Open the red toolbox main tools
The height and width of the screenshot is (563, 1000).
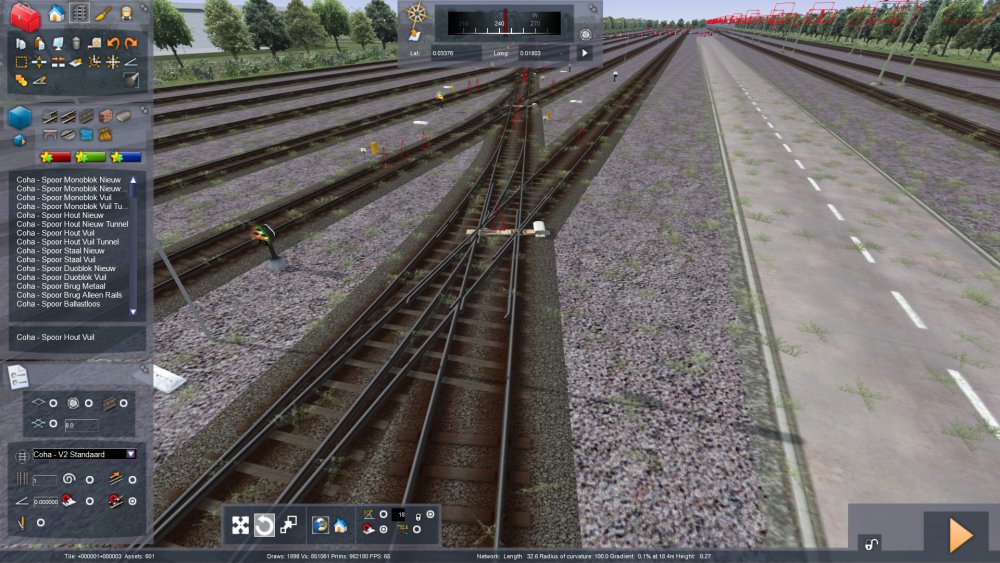coord(25,16)
